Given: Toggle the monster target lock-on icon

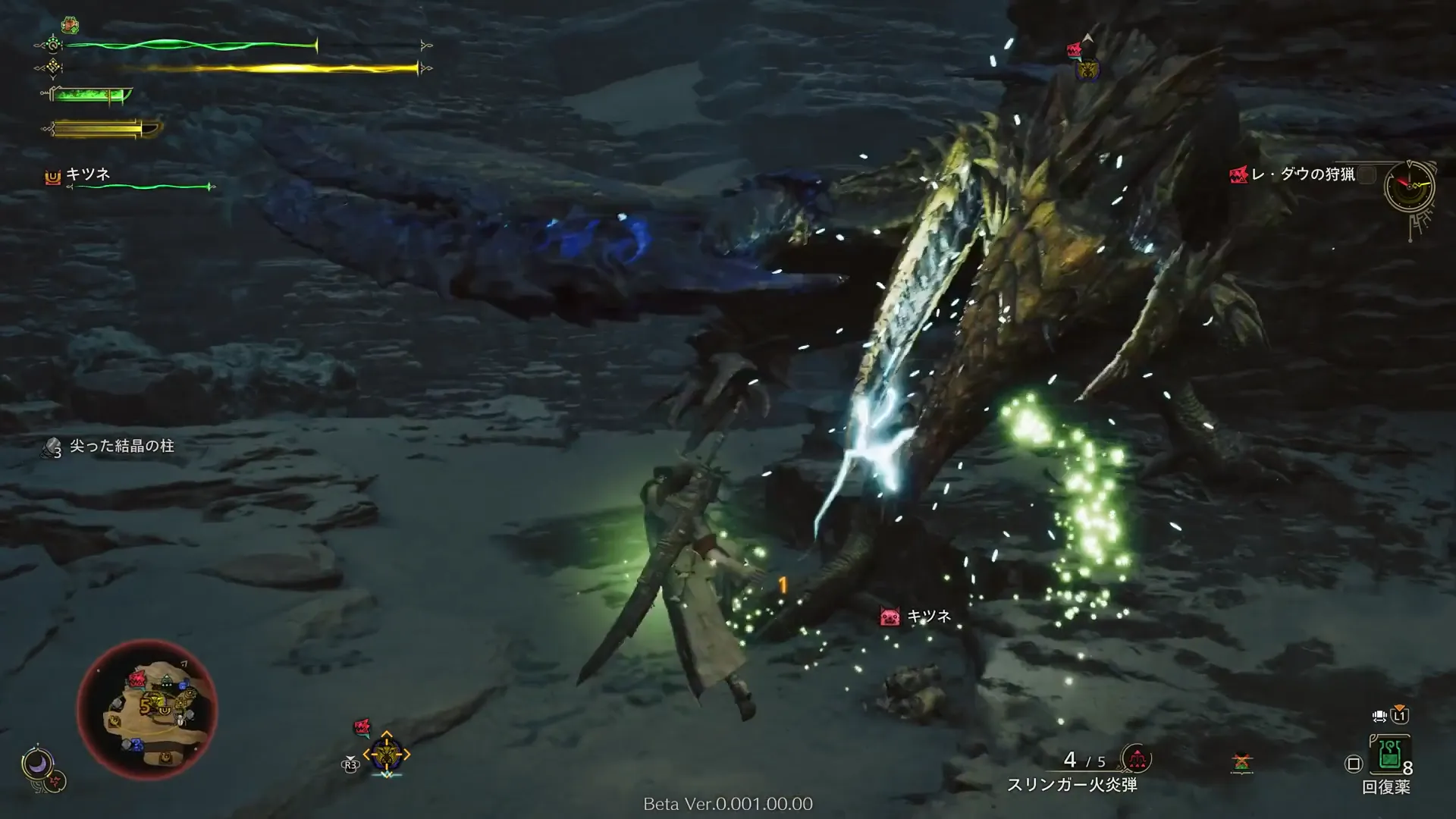Looking at the screenshot, I should pyautogui.click(x=387, y=754).
